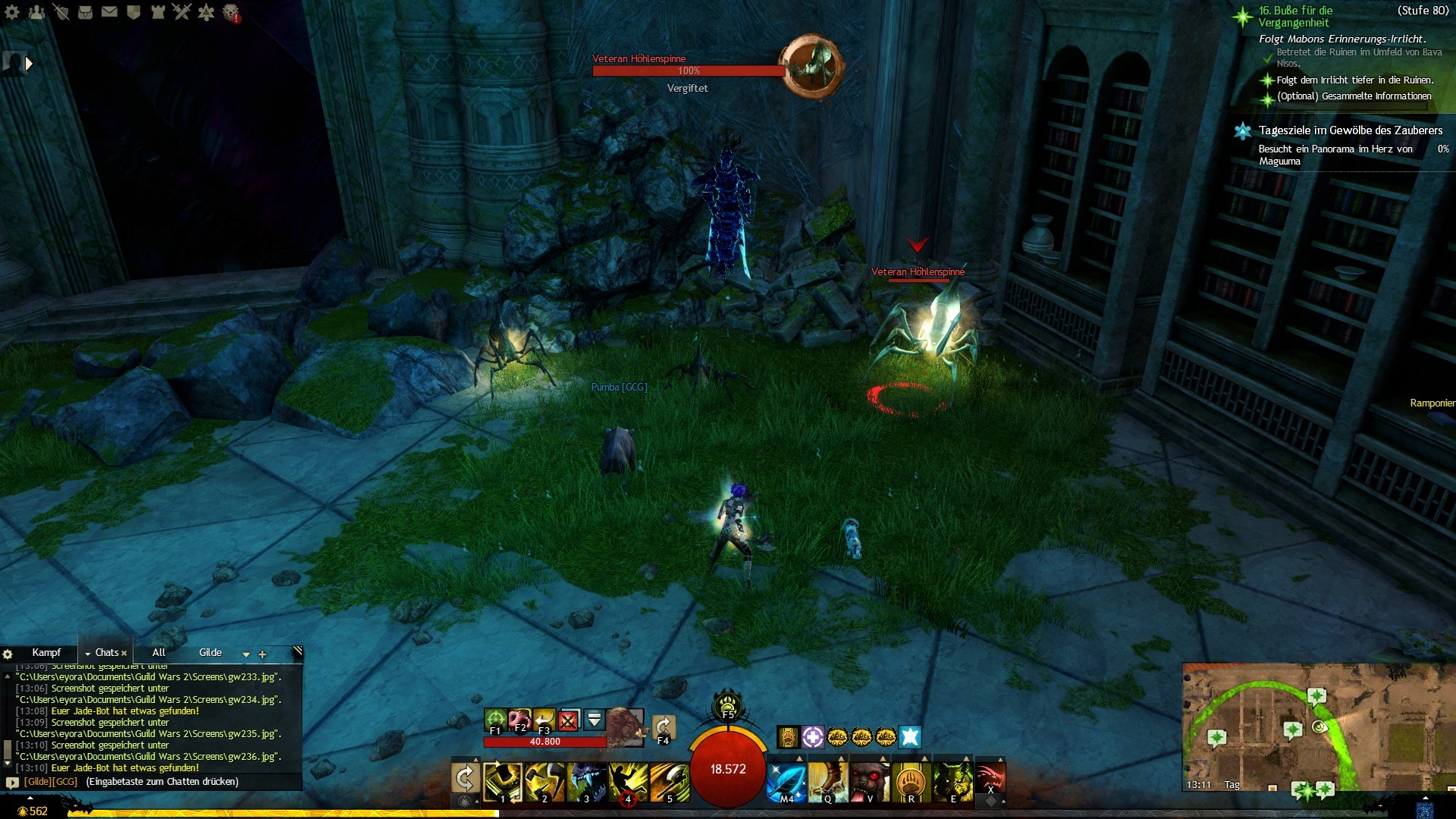This screenshot has height=819, width=1456.
Task: Open the game menu gear icon
Action: 12,12
